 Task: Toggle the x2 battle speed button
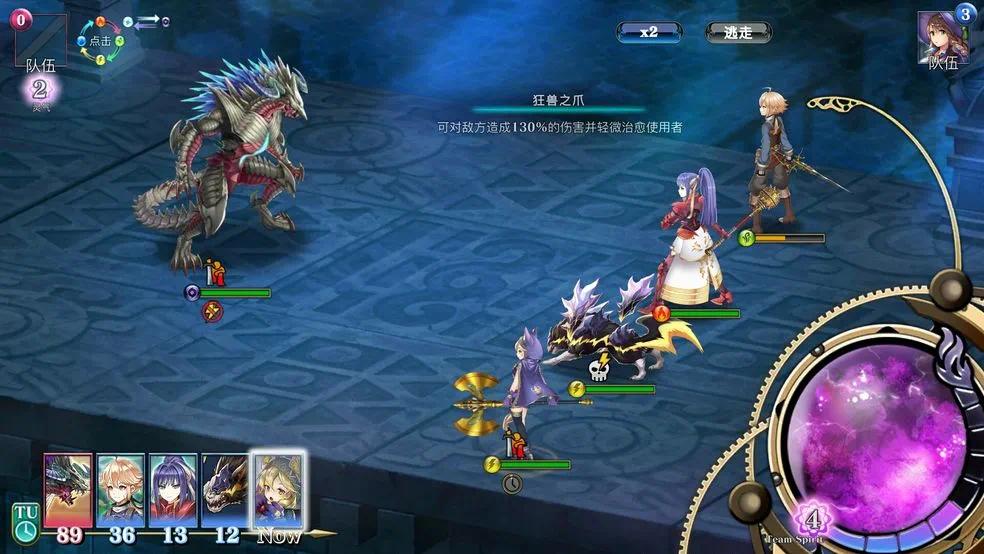pyautogui.click(x=649, y=32)
